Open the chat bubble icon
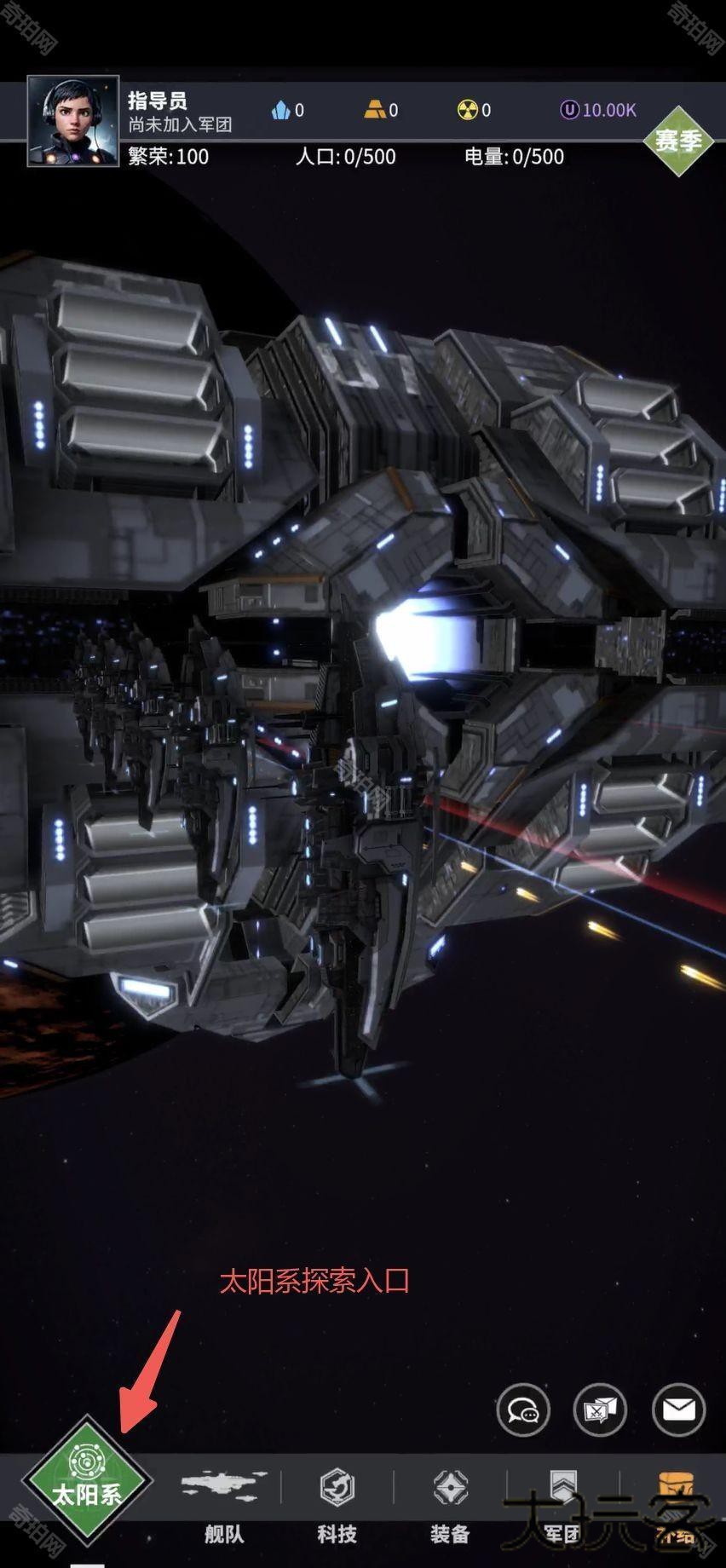Screen dimensions: 726x1568 coord(523,1410)
